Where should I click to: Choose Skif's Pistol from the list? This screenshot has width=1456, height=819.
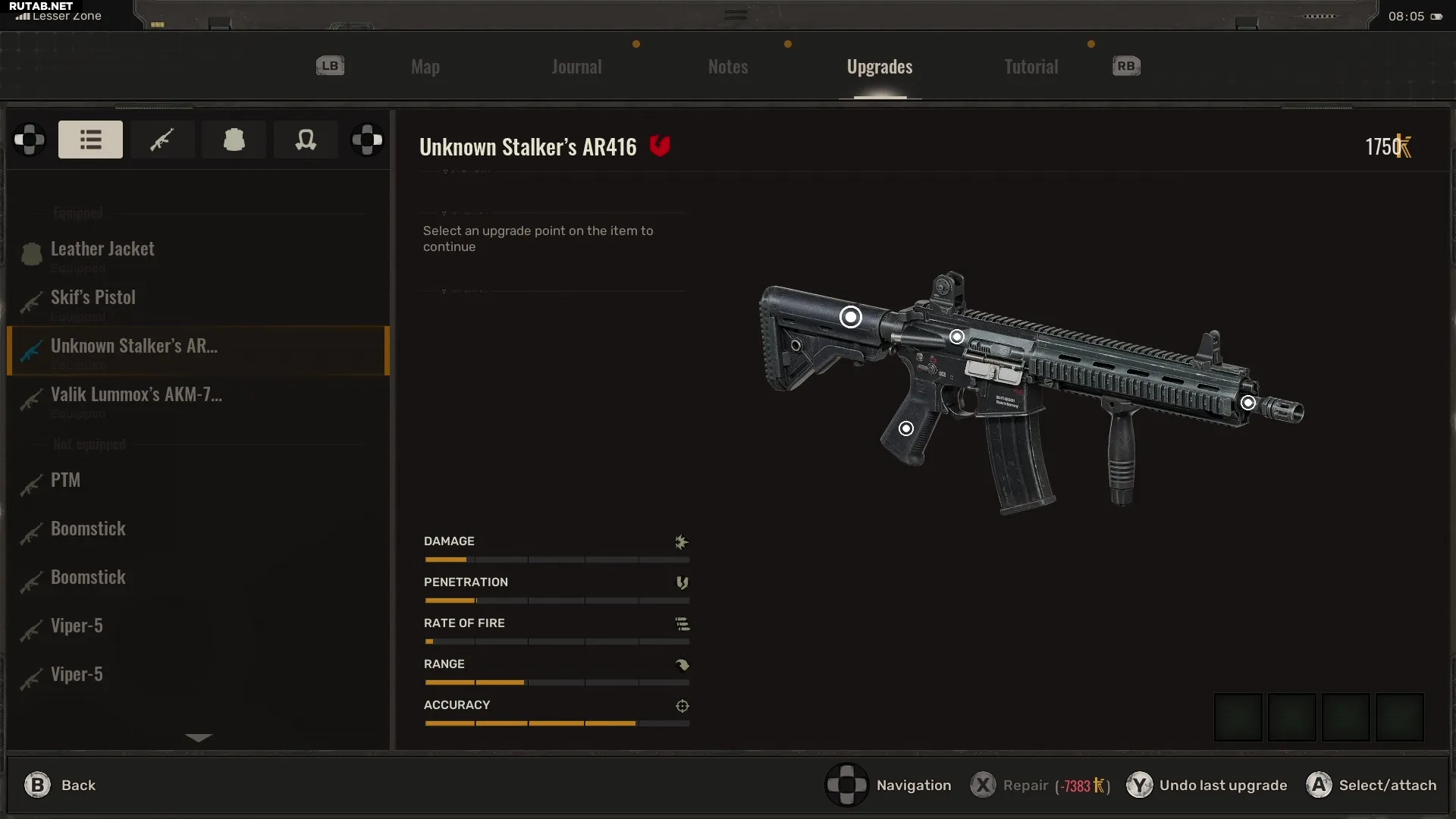(x=93, y=298)
